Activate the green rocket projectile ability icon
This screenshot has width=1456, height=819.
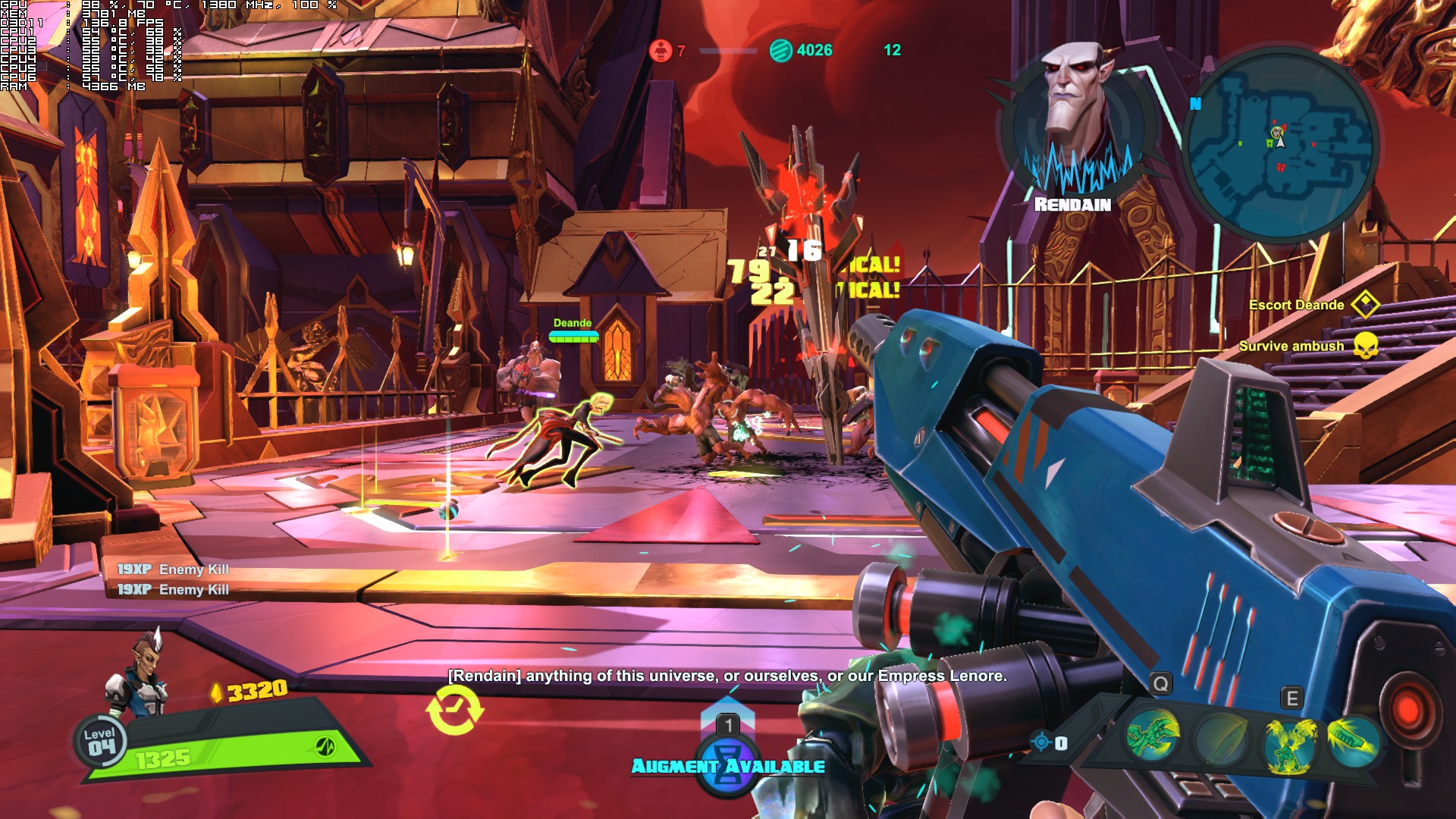point(1354,738)
